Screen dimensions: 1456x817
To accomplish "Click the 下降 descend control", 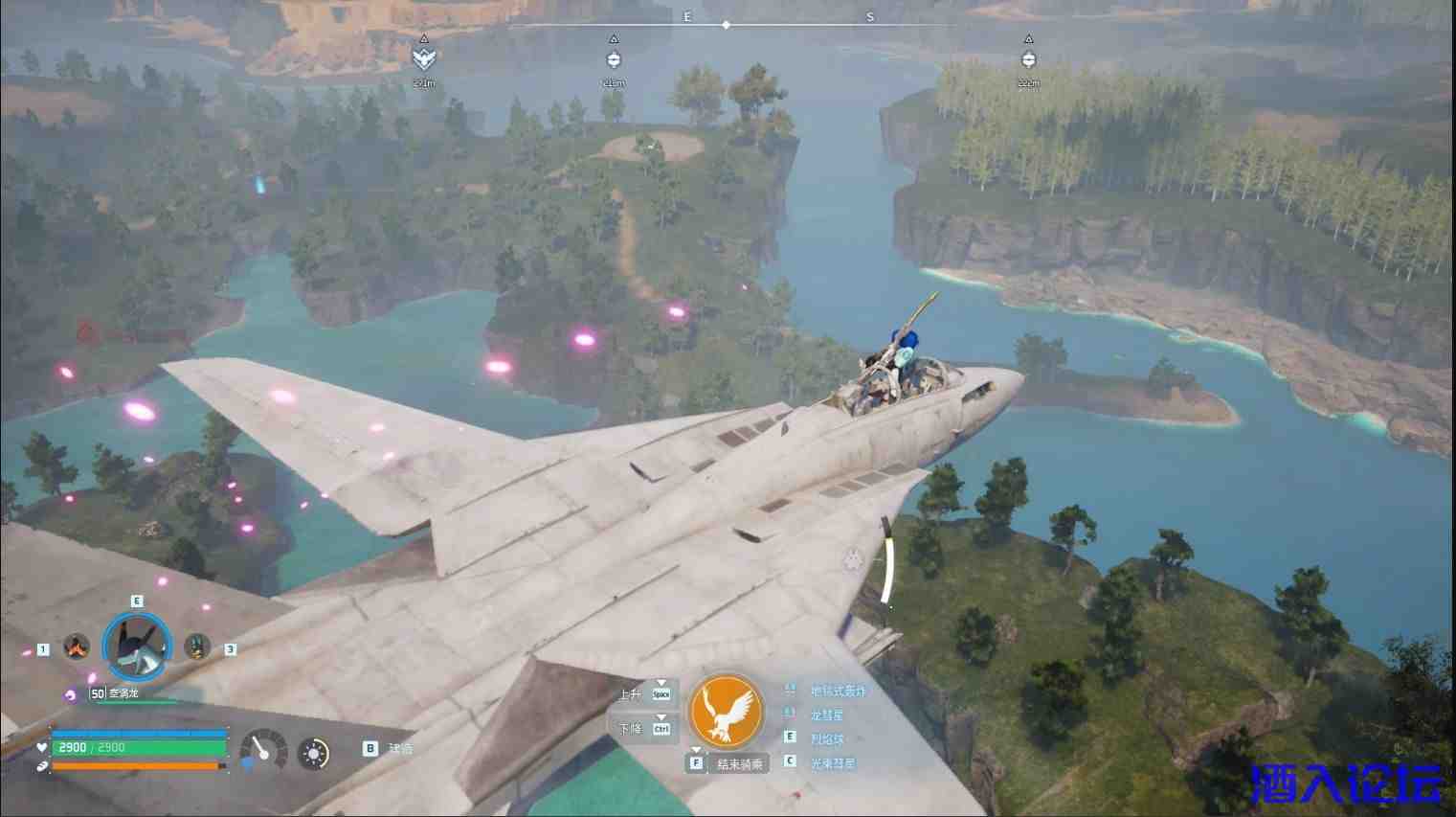I will click(x=645, y=729).
